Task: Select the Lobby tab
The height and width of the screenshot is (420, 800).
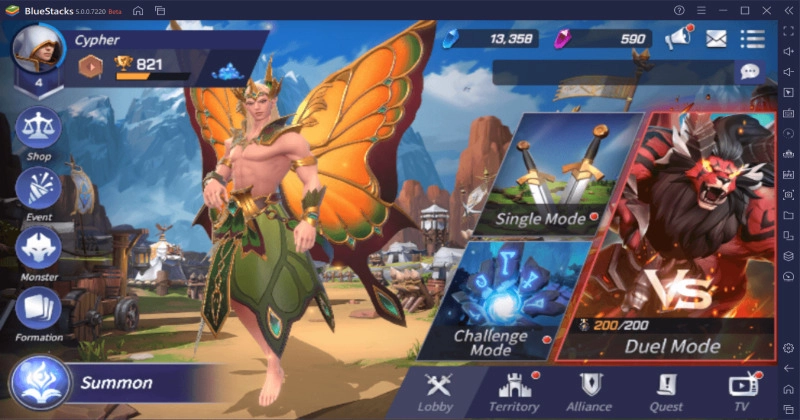Action: coord(438,390)
